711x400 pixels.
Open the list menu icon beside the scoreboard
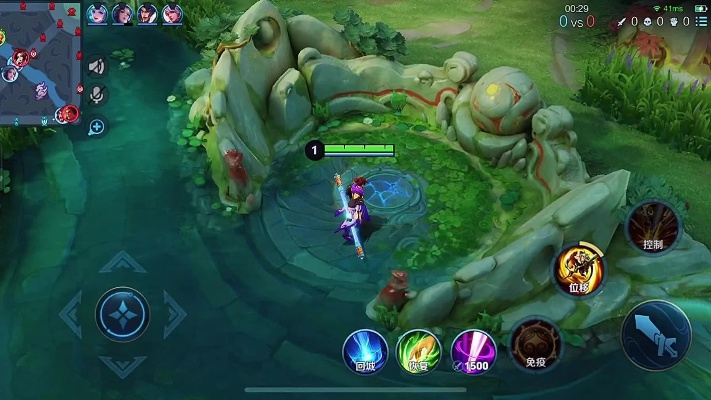(702, 21)
